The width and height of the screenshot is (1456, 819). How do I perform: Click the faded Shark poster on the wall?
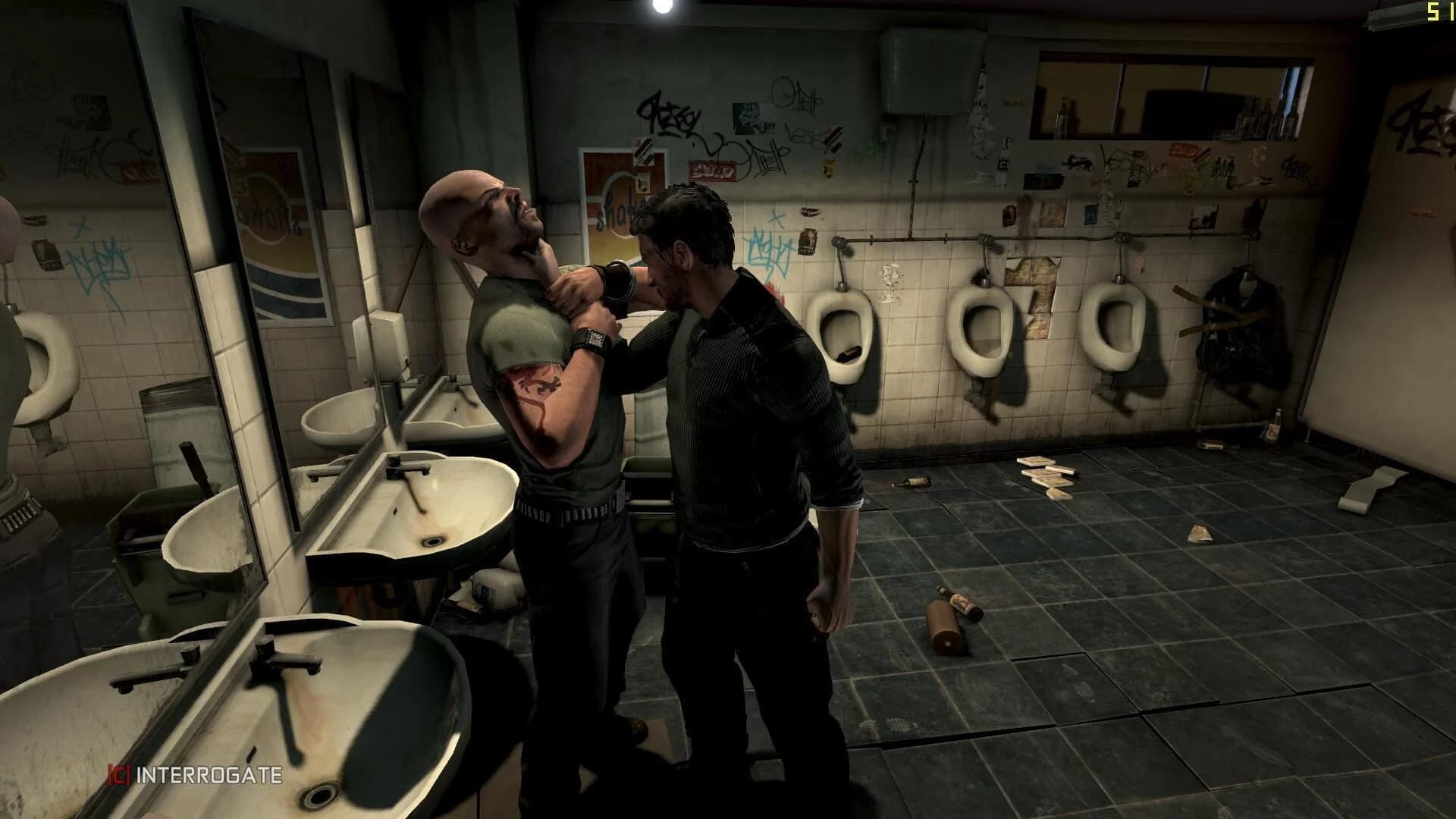618,193
